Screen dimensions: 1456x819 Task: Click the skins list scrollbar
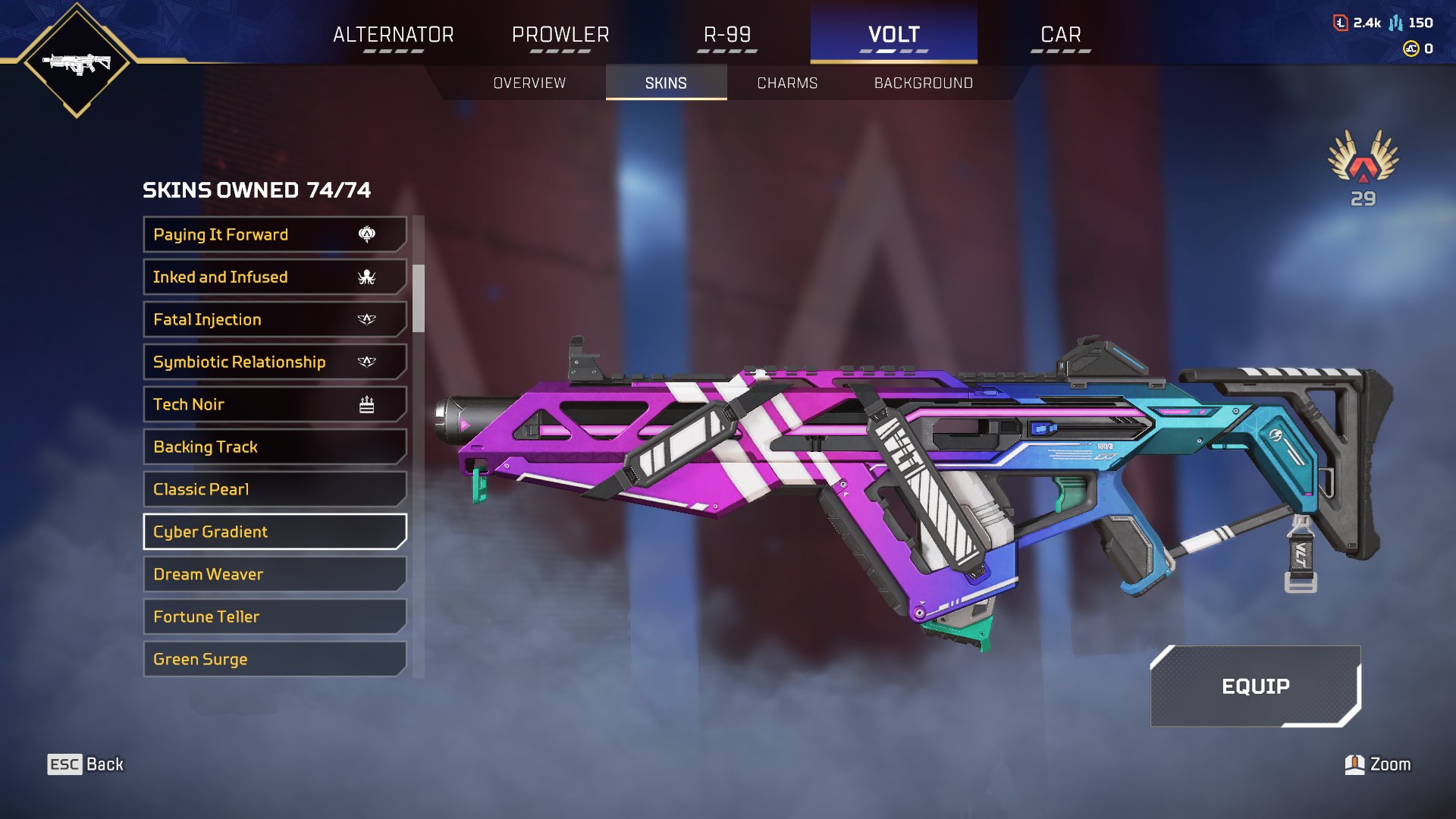point(419,298)
